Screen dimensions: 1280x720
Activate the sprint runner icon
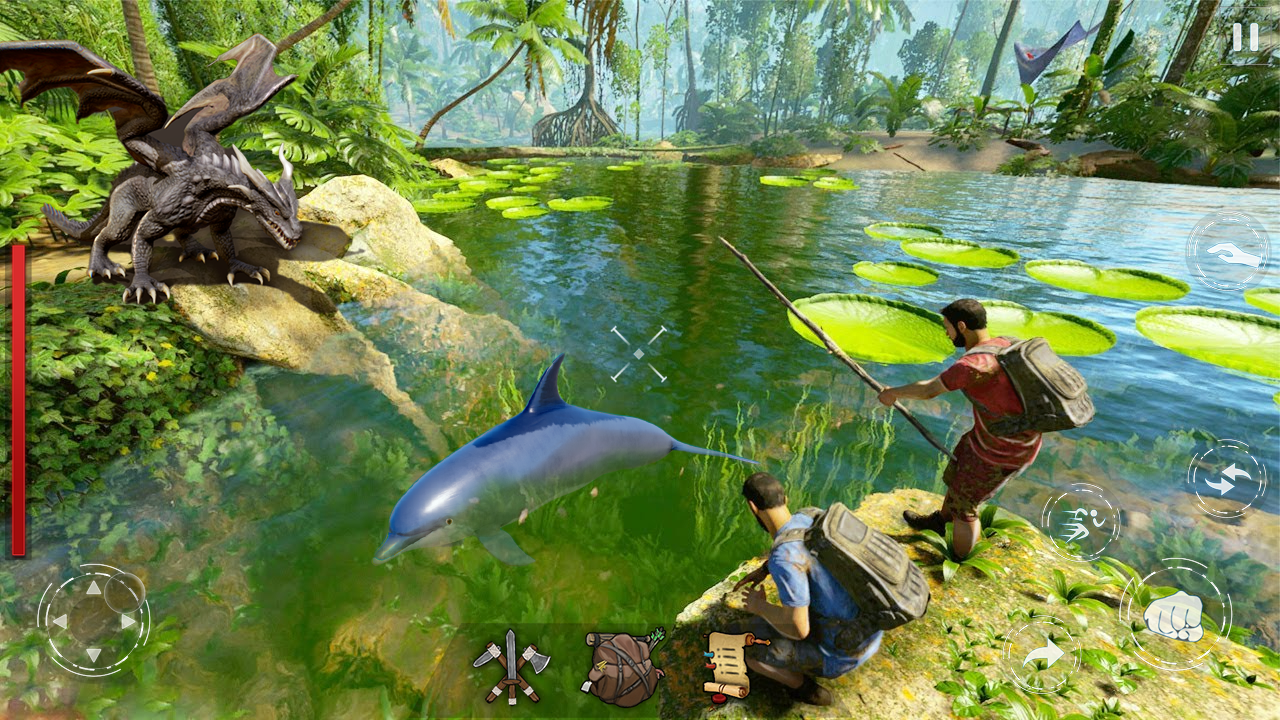[x=1083, y=525]
